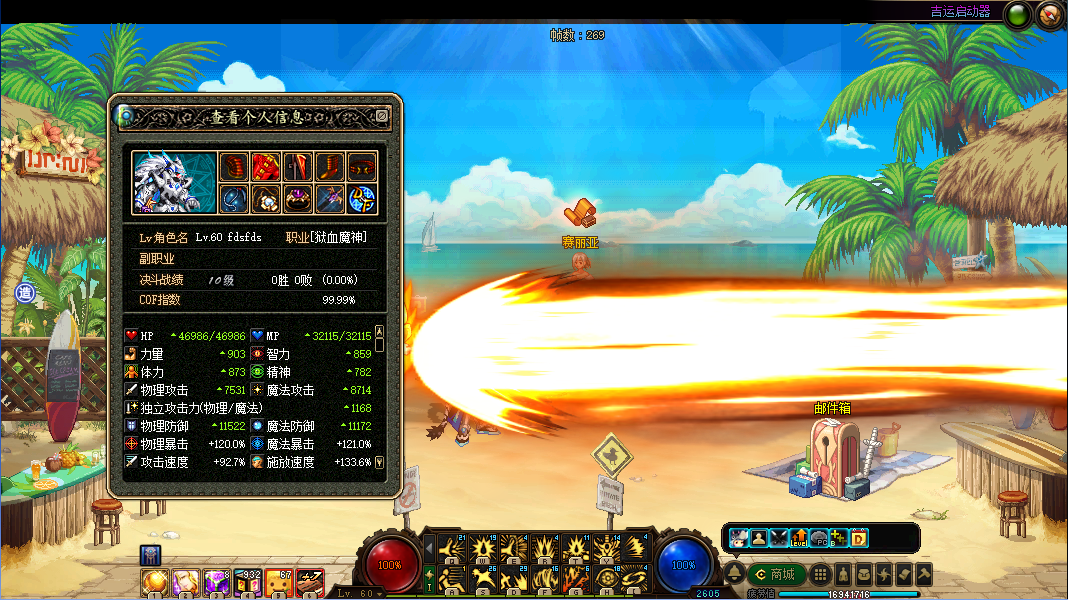Use the quickslot item with count 932
Screen dimensions: 1068x600
(248, 582)
